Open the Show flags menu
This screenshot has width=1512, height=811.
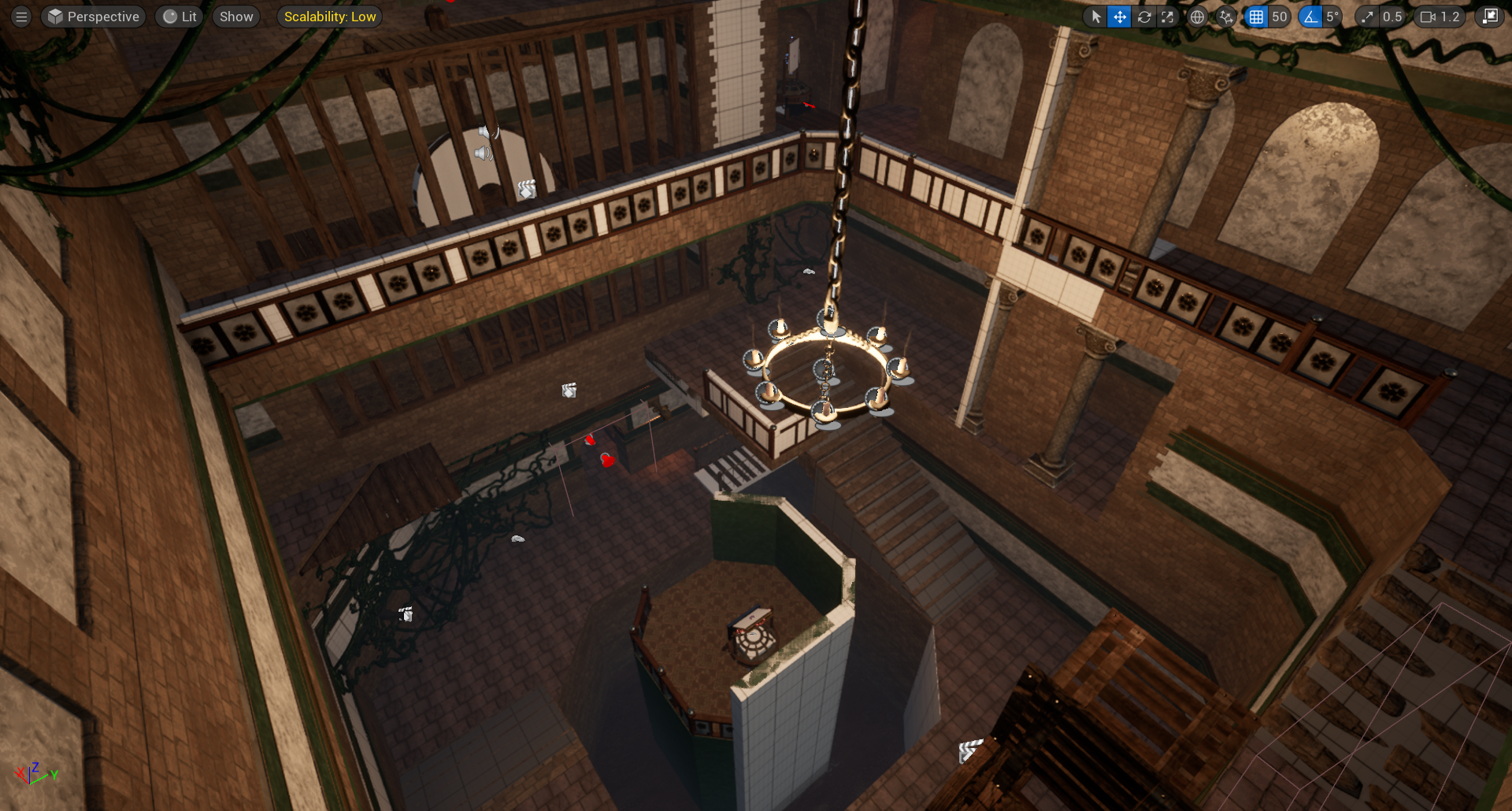(x=236, y=17)
